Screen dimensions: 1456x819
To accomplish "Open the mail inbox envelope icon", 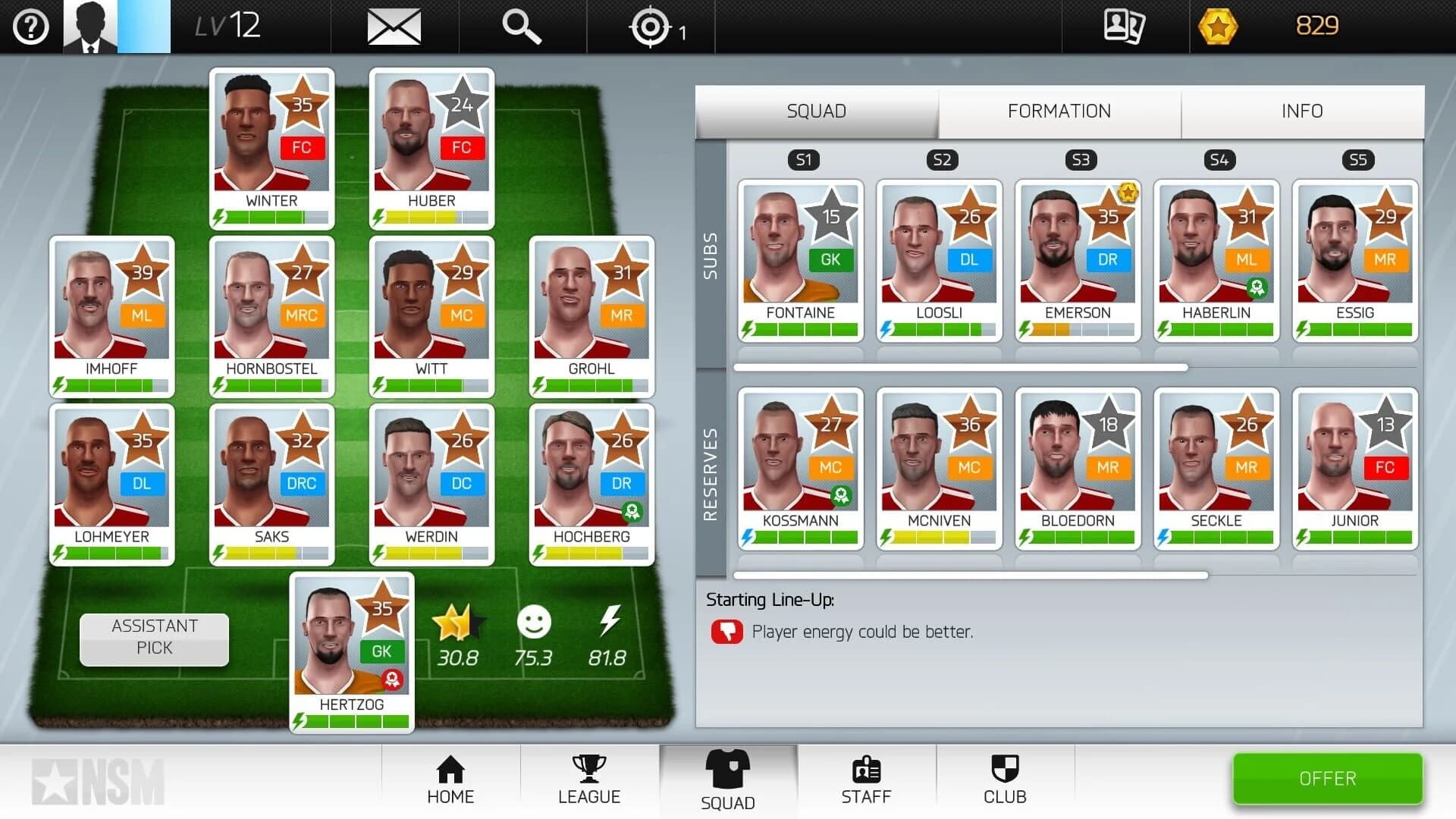I will [393, 25].
